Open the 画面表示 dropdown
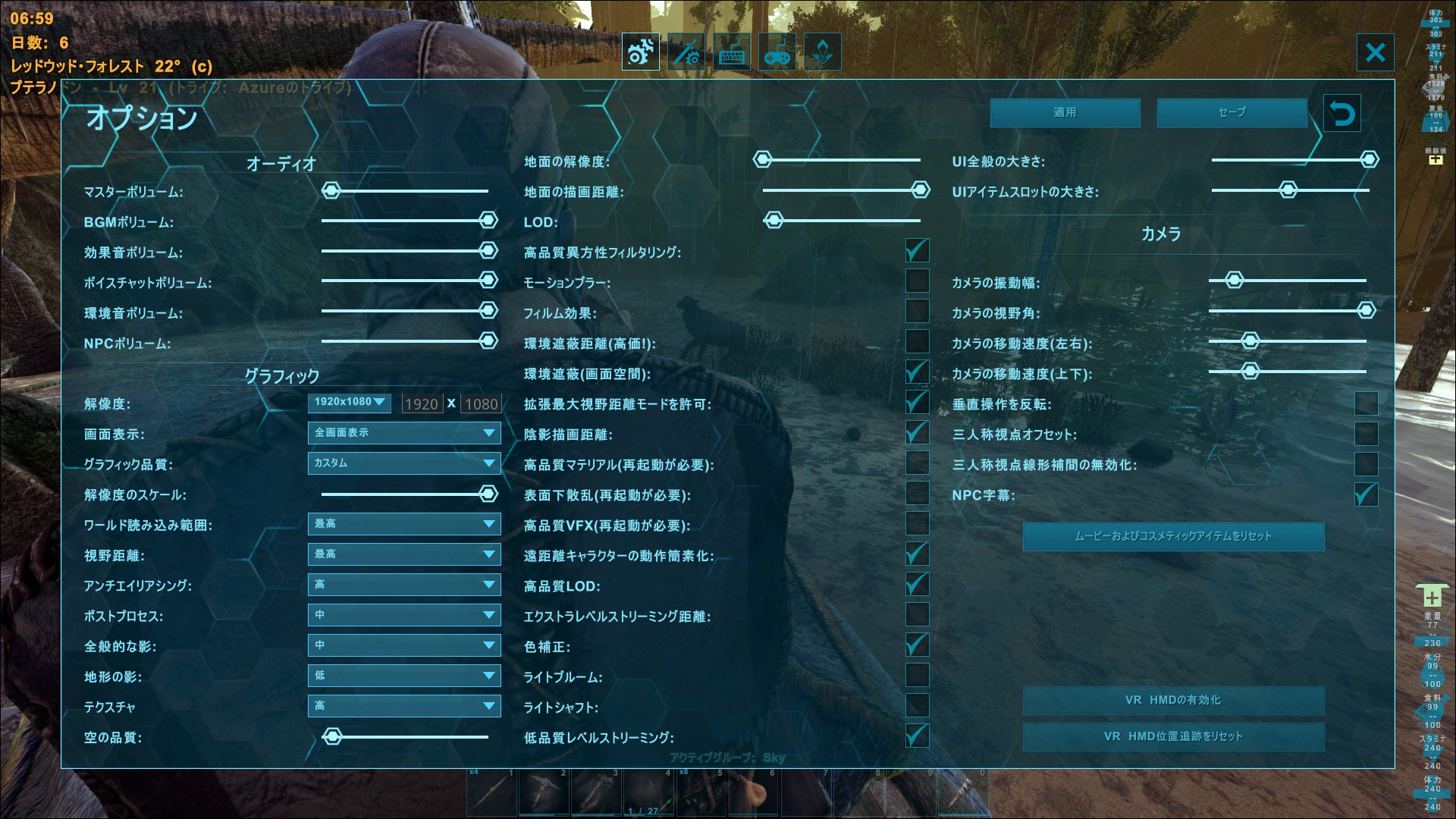1456x819 pixels. tap(404, 433)
